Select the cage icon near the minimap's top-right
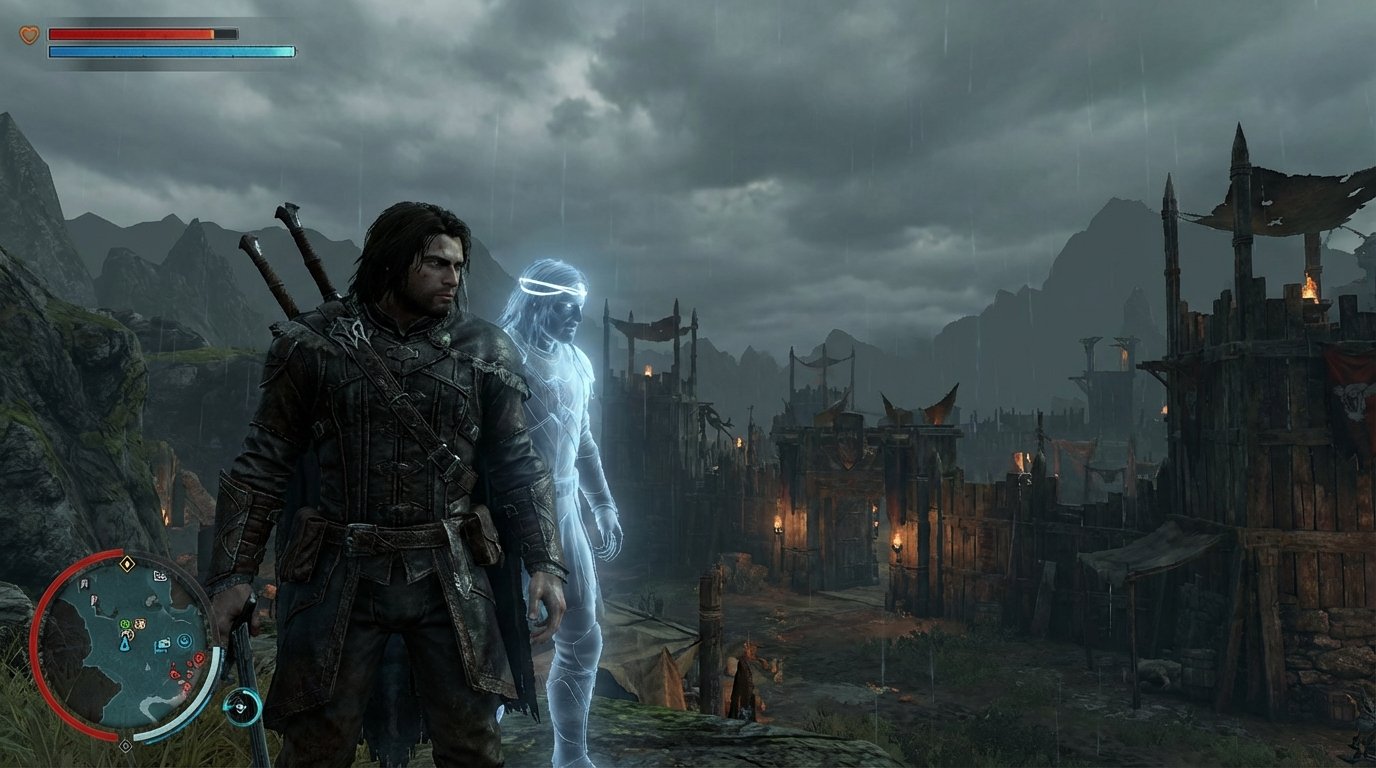This screenshot has height=768, width=1376. pos(159,576)
